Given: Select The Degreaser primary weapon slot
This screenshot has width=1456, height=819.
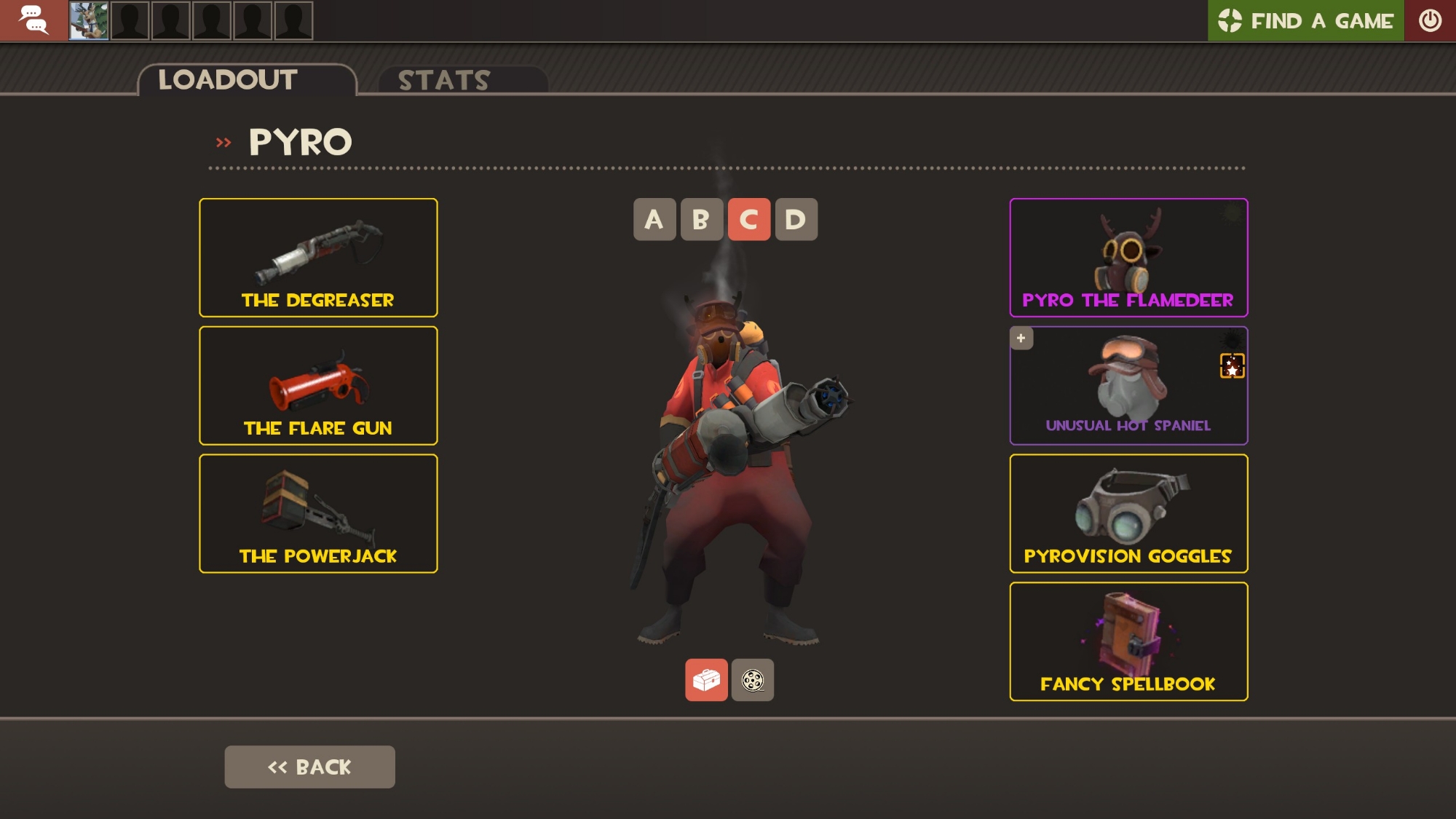Looking at the screenshot, I should click(x=318, y=258).
